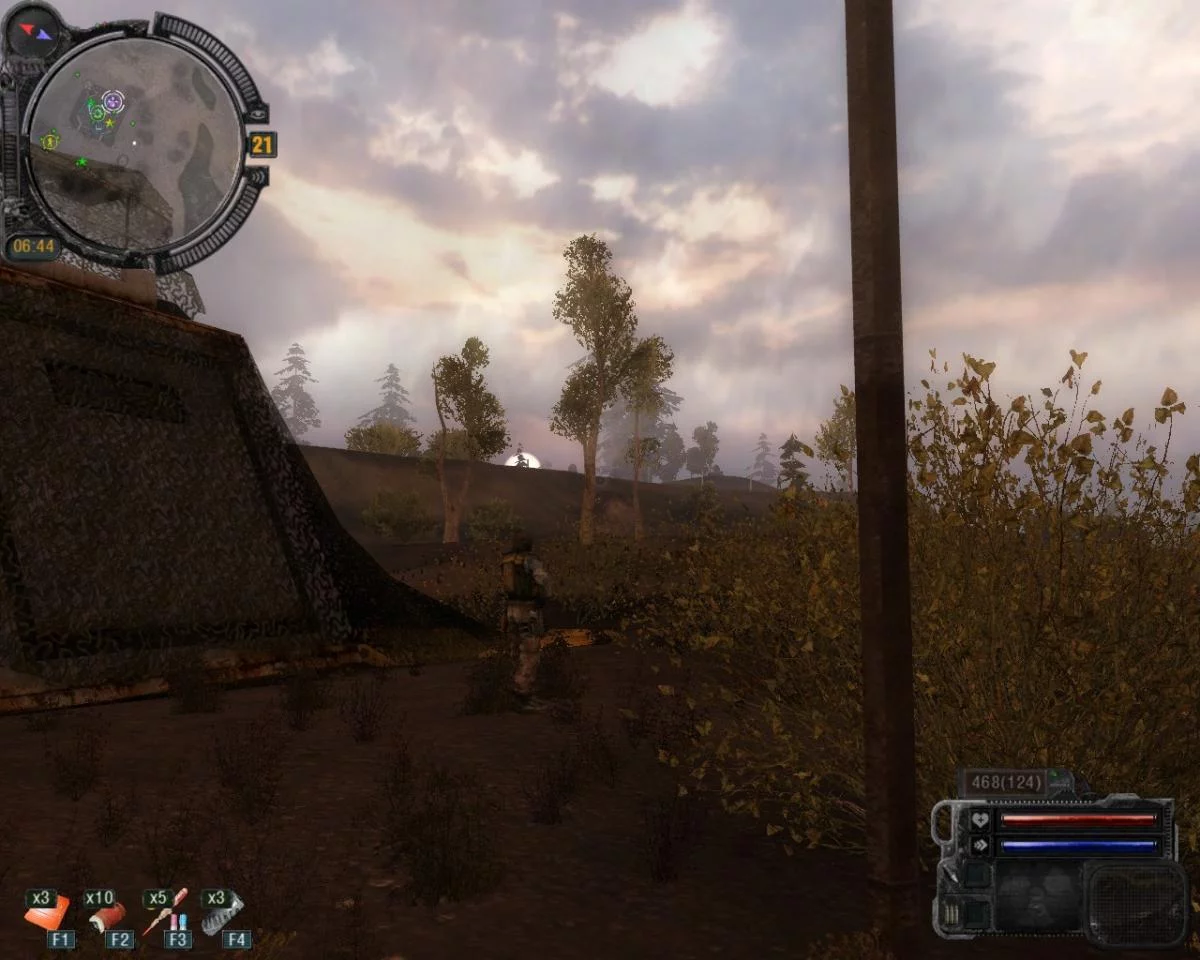
Task: Click the yellow stalker marker on minimap
Action: (x=48, y=142)
